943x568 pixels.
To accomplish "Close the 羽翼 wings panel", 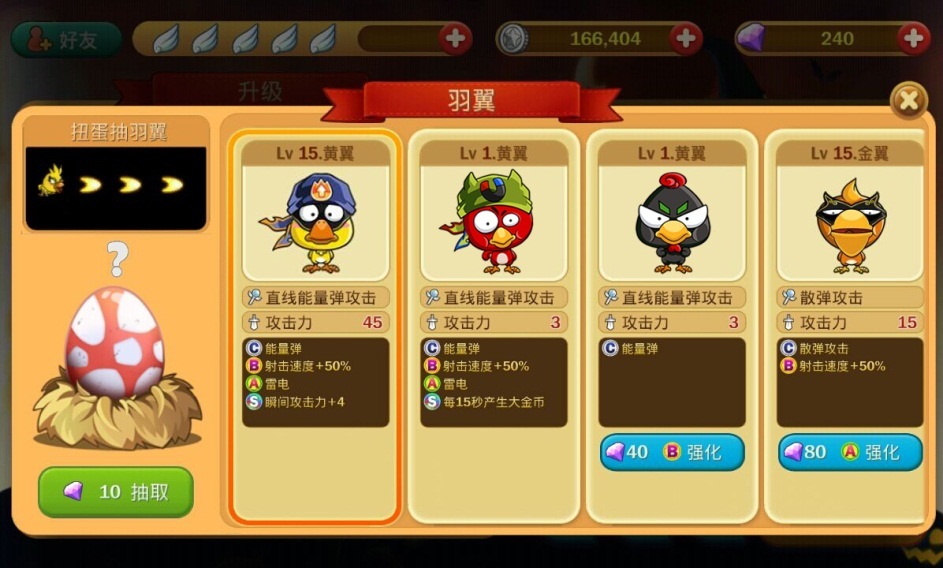I will pos(908,100).
